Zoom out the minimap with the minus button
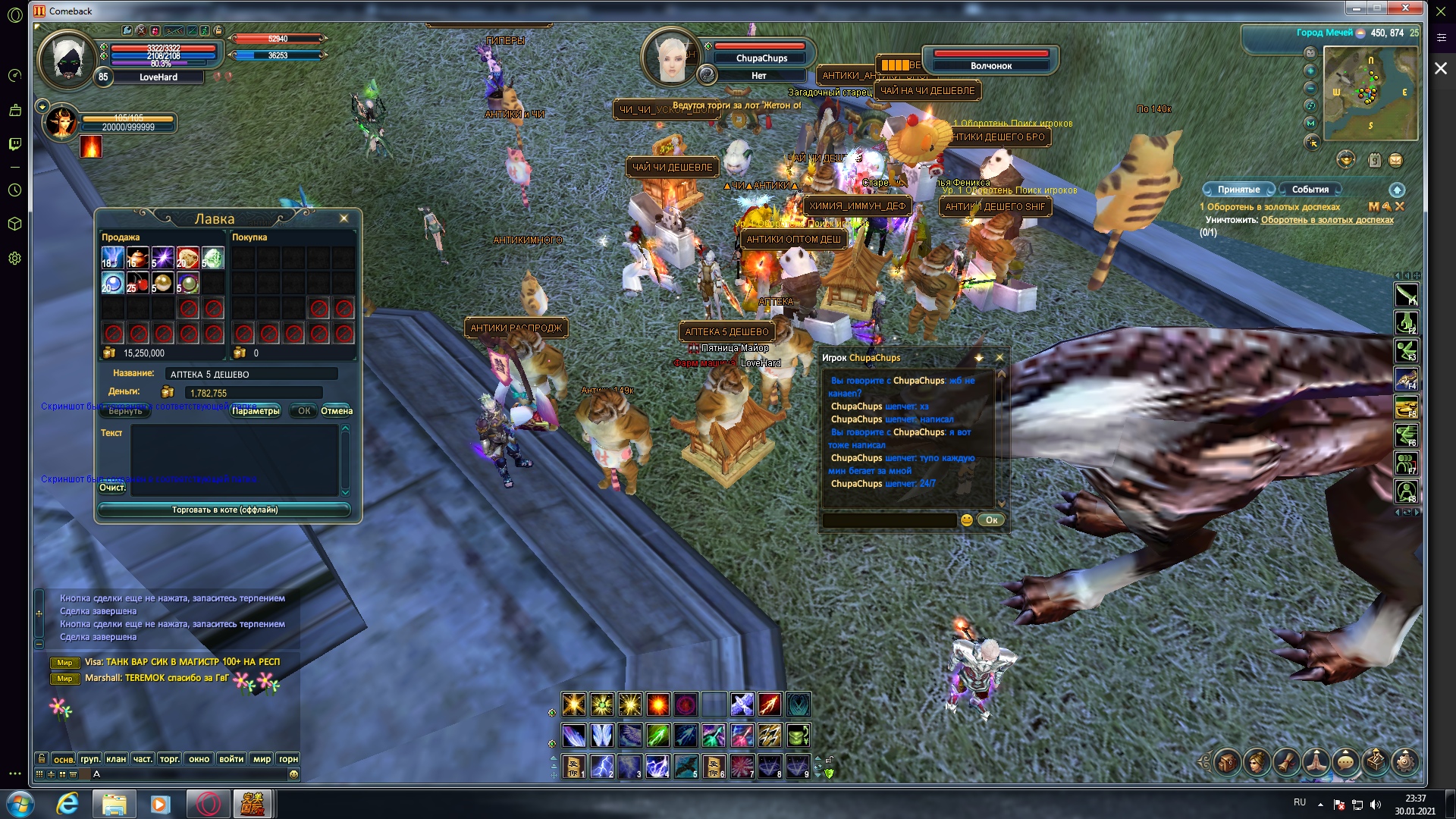The width and height of the screenshot is (1456, 819). pyautogui.click(x=1310, y=88)
